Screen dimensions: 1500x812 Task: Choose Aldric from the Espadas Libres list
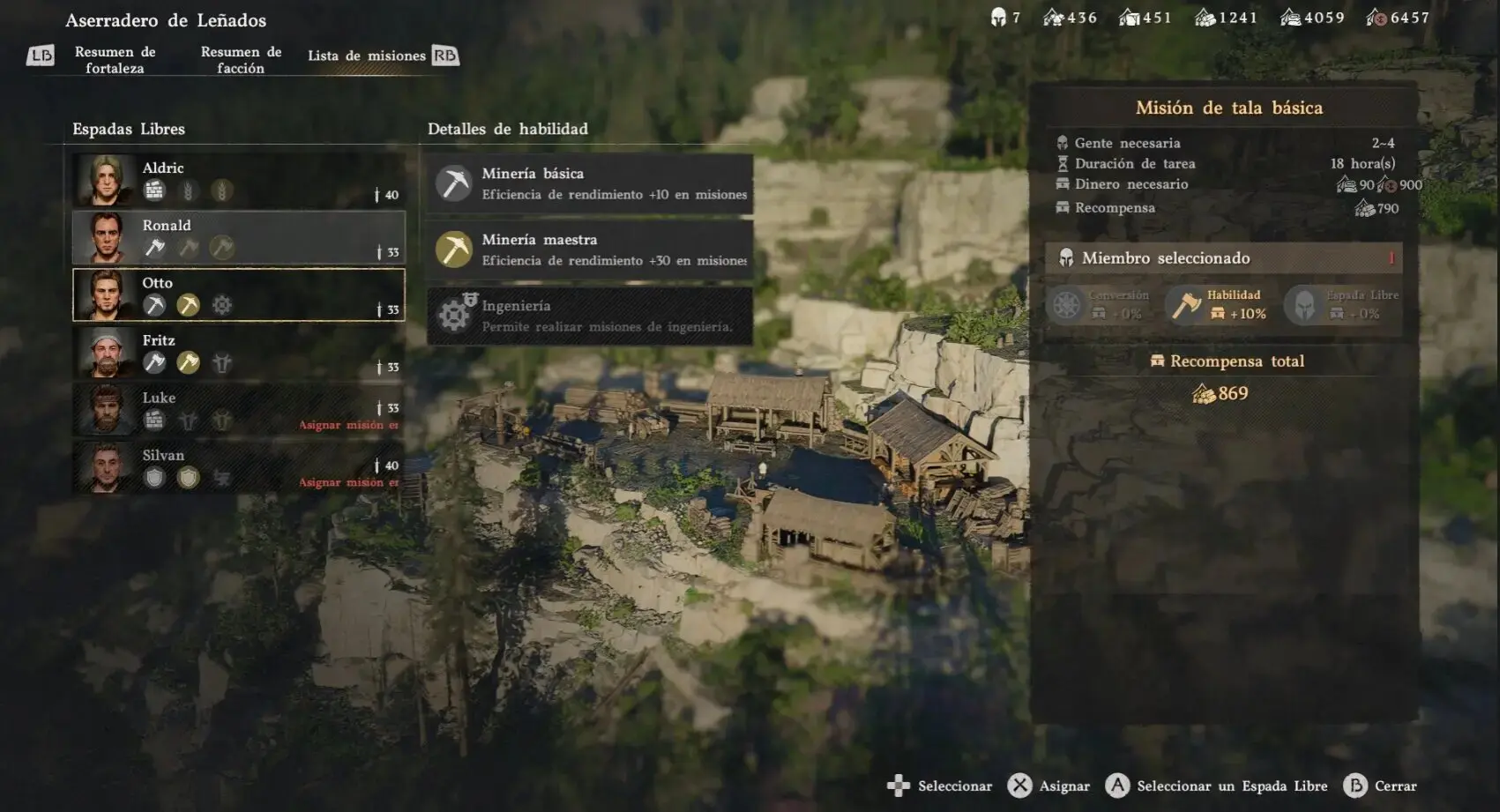(238, 180)
